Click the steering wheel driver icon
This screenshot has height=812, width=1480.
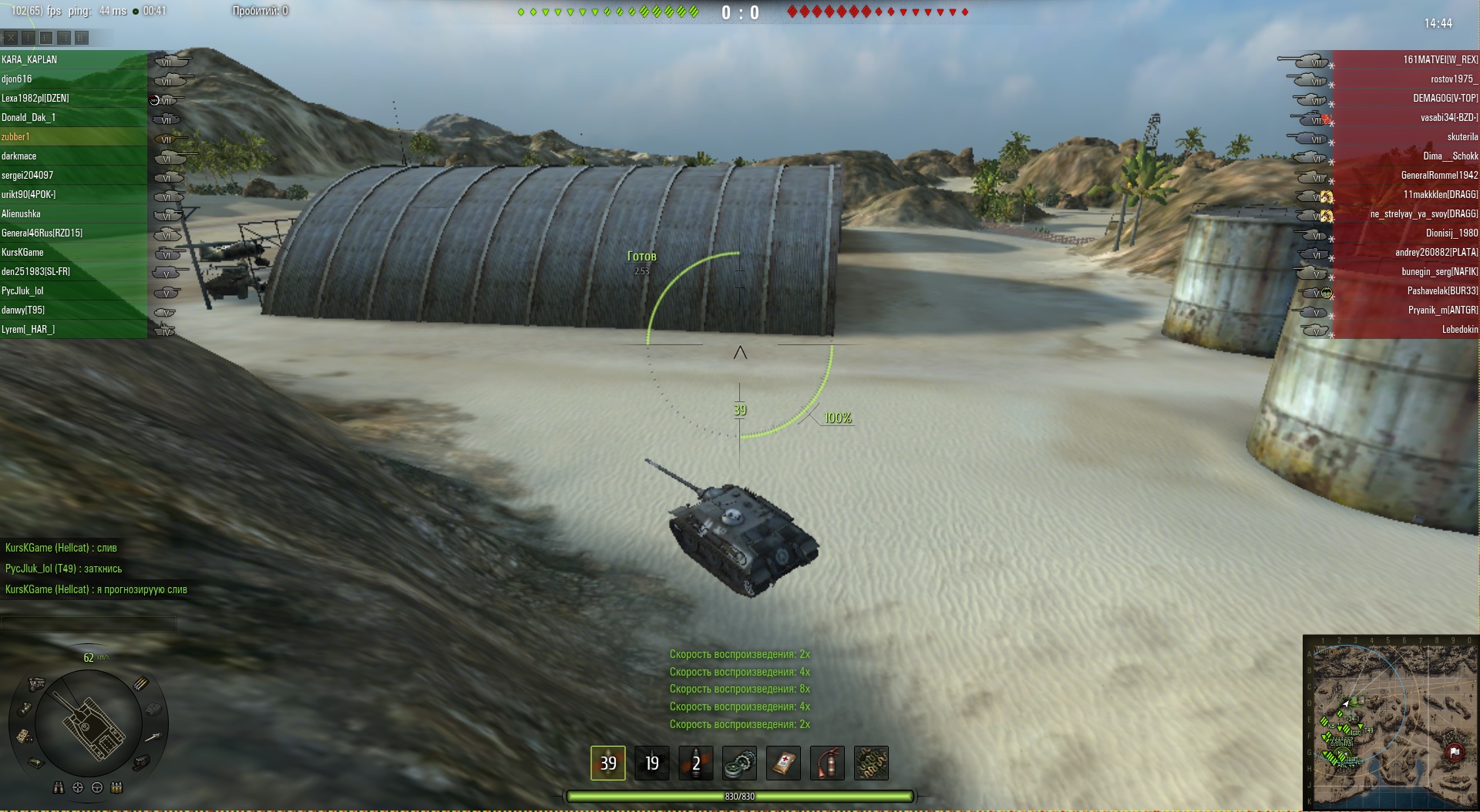[97, 787]
